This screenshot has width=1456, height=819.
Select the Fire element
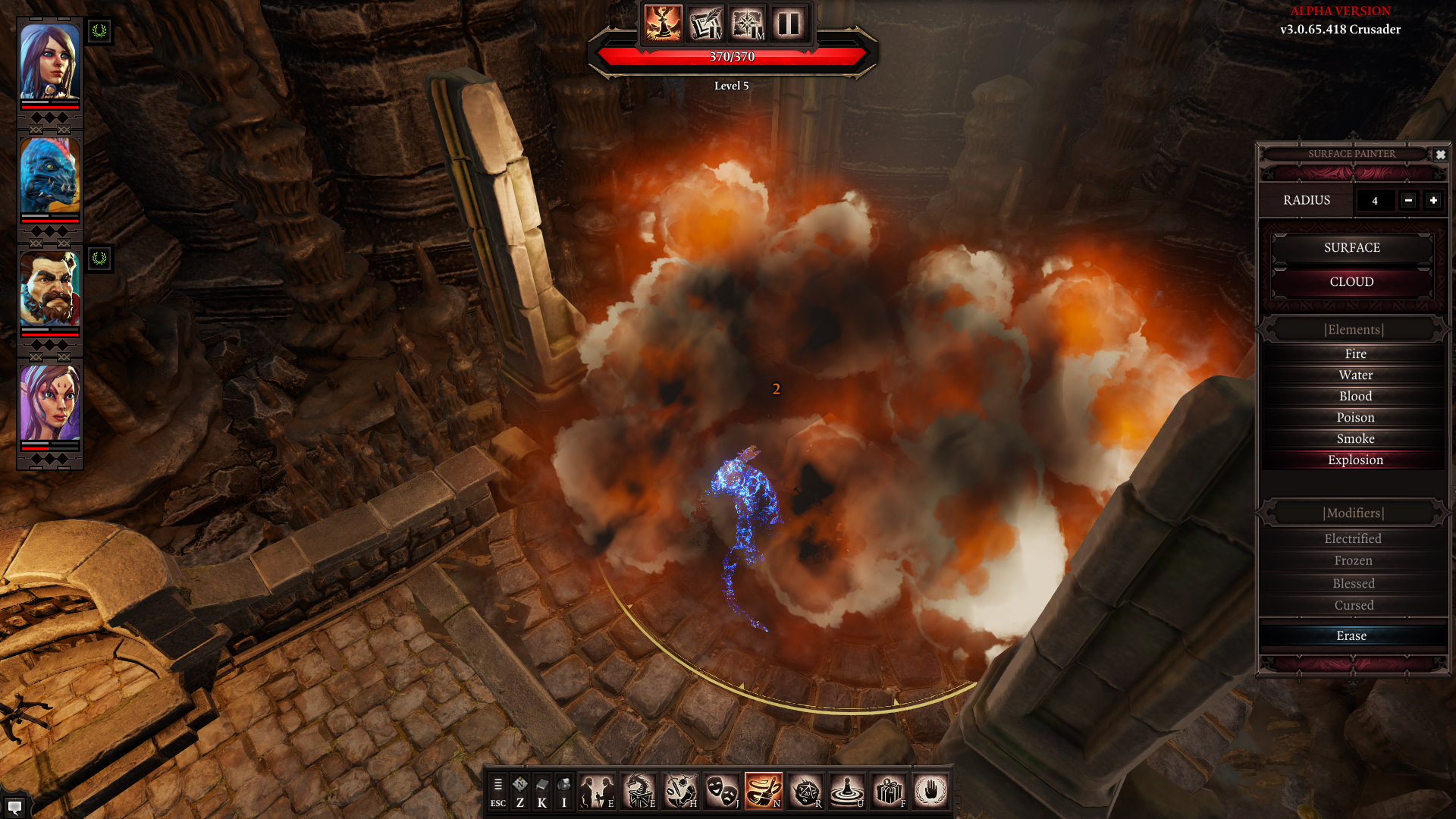pos(1354,354)
